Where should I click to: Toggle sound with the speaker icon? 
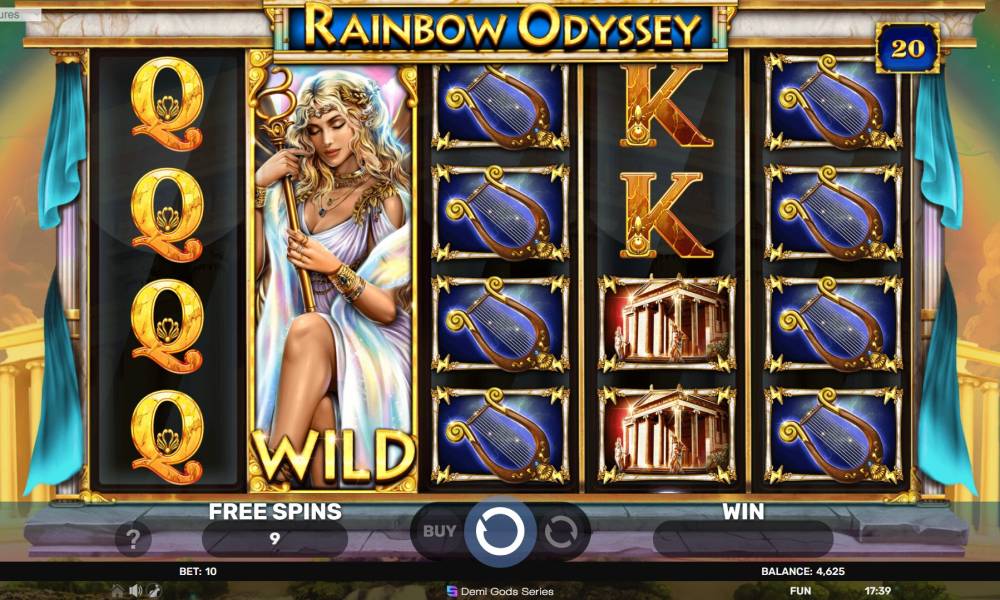[136, 590]
